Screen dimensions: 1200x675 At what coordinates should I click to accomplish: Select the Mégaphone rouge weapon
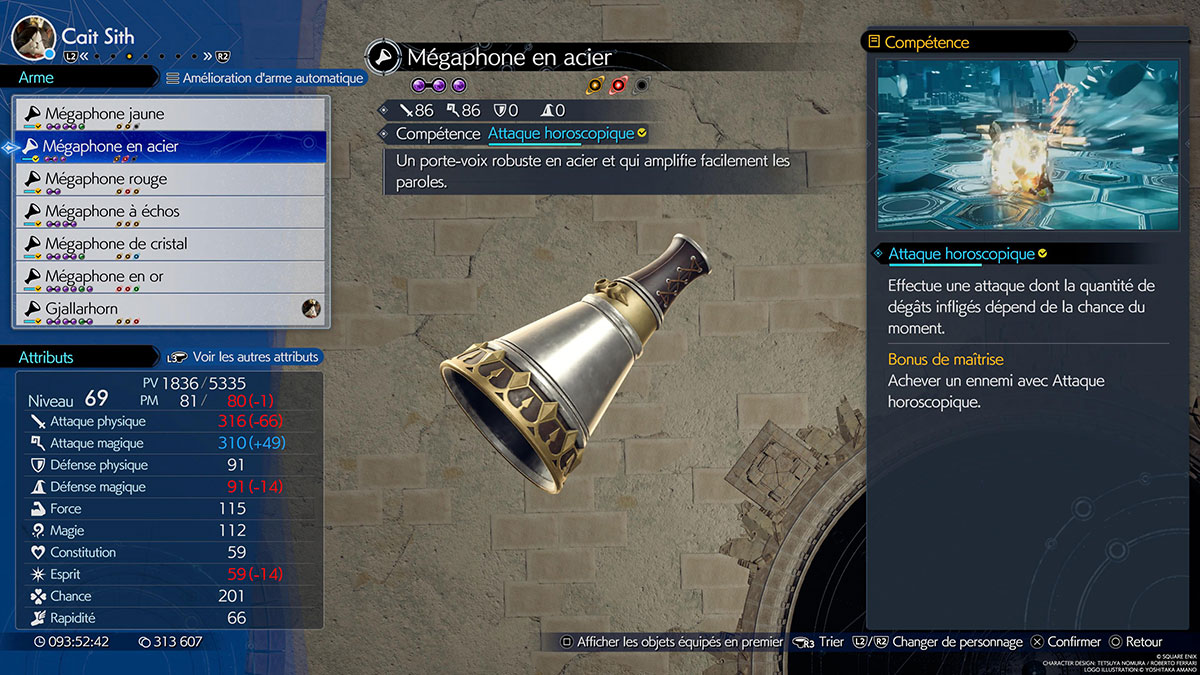[170, 179]
